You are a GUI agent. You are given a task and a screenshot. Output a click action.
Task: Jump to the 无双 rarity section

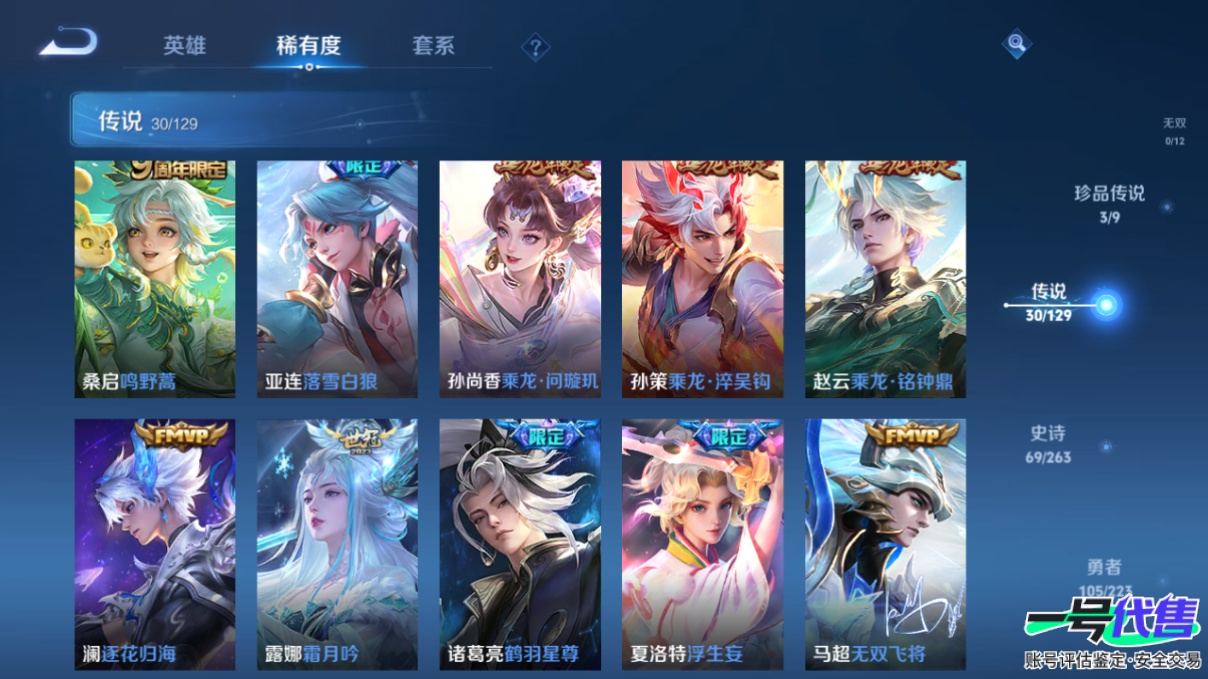point(1174,130)
